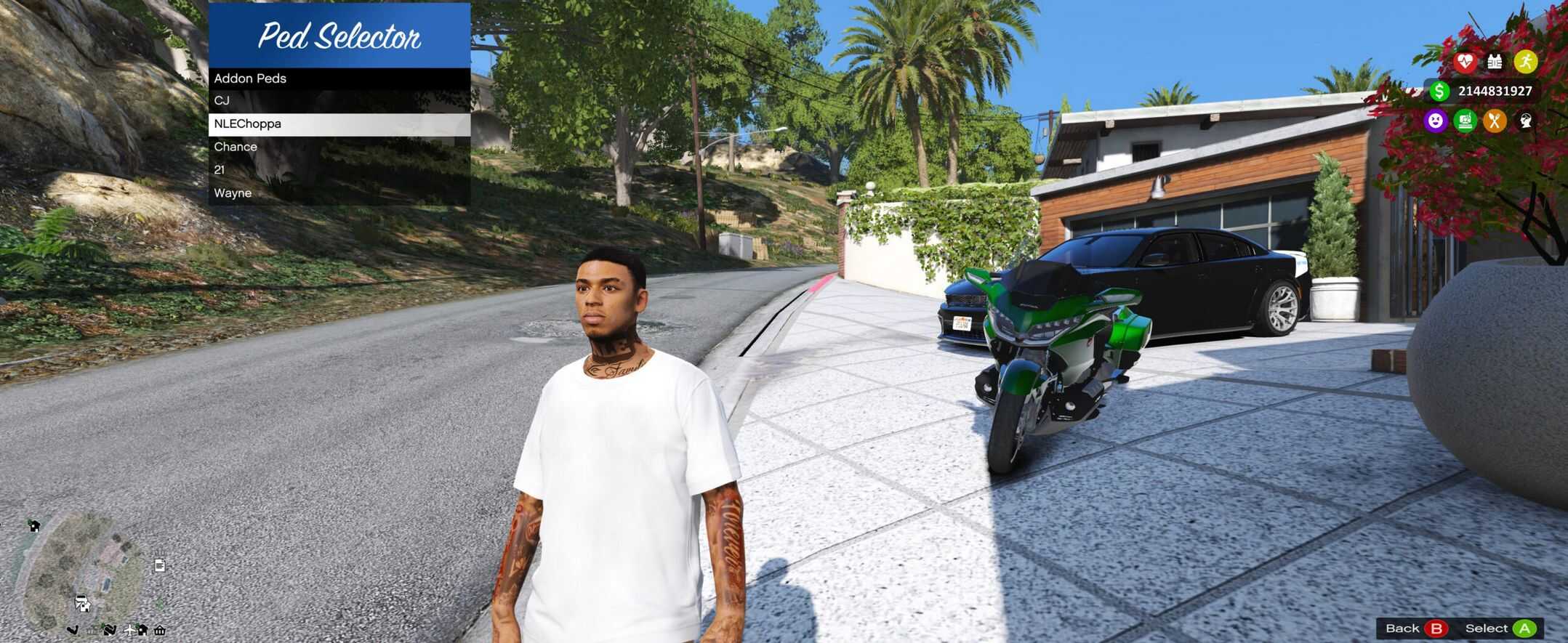Click the orange fork and spoon hunger icon

1495,121
